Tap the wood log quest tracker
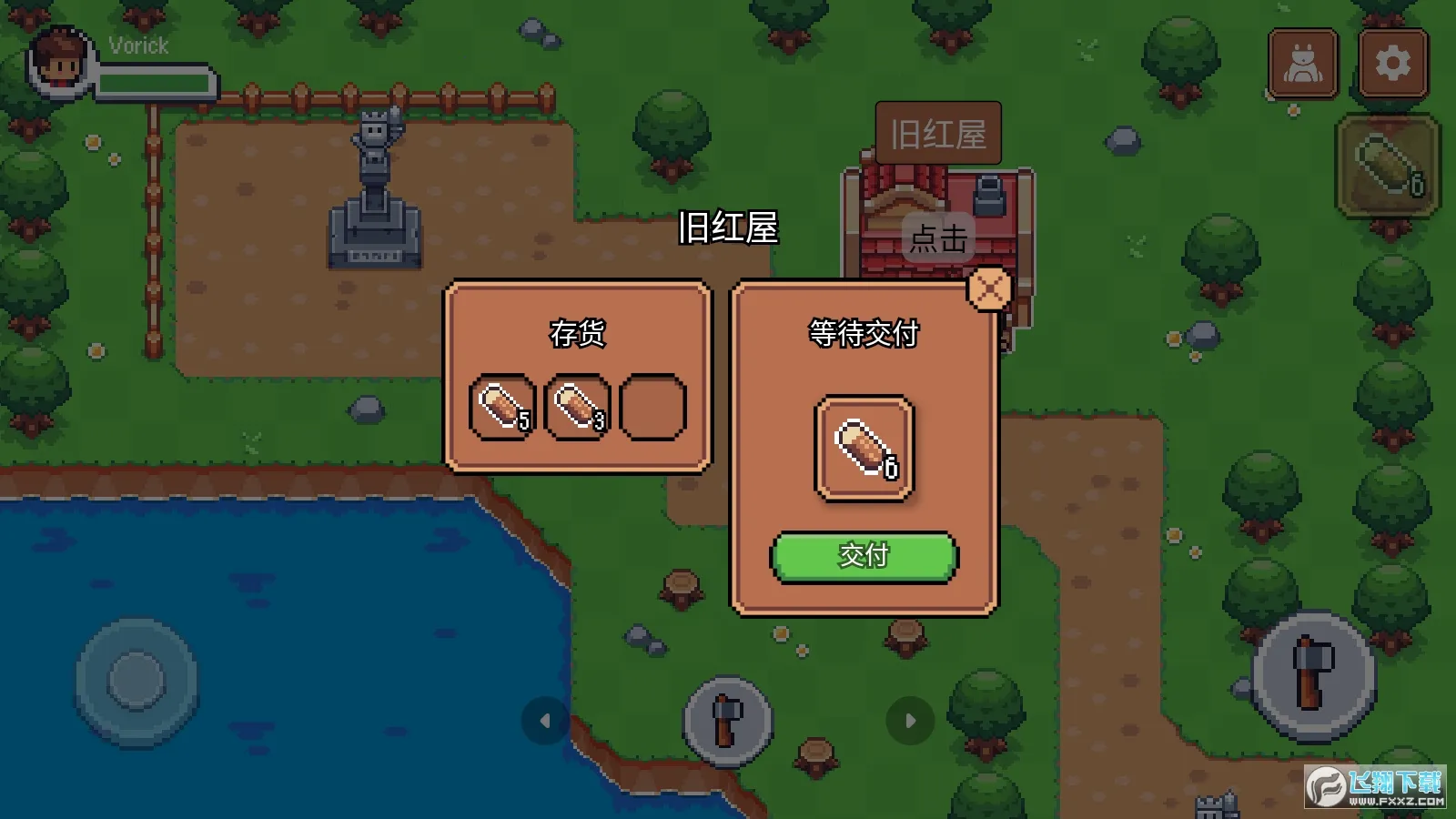Image resolution: width=1456 pixels, height=819 pixels. (1388, 166)
